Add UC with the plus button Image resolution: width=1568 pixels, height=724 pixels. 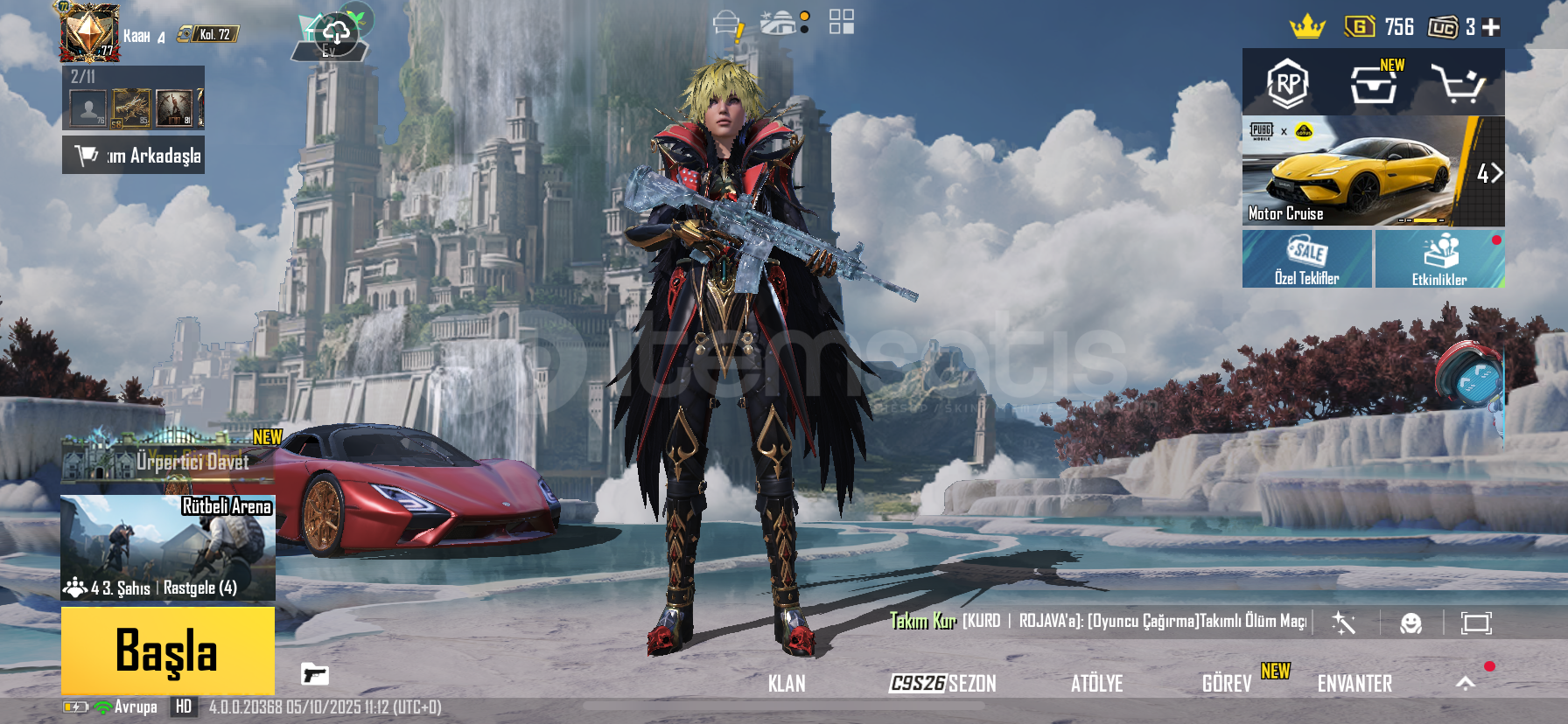(1491, 28)
